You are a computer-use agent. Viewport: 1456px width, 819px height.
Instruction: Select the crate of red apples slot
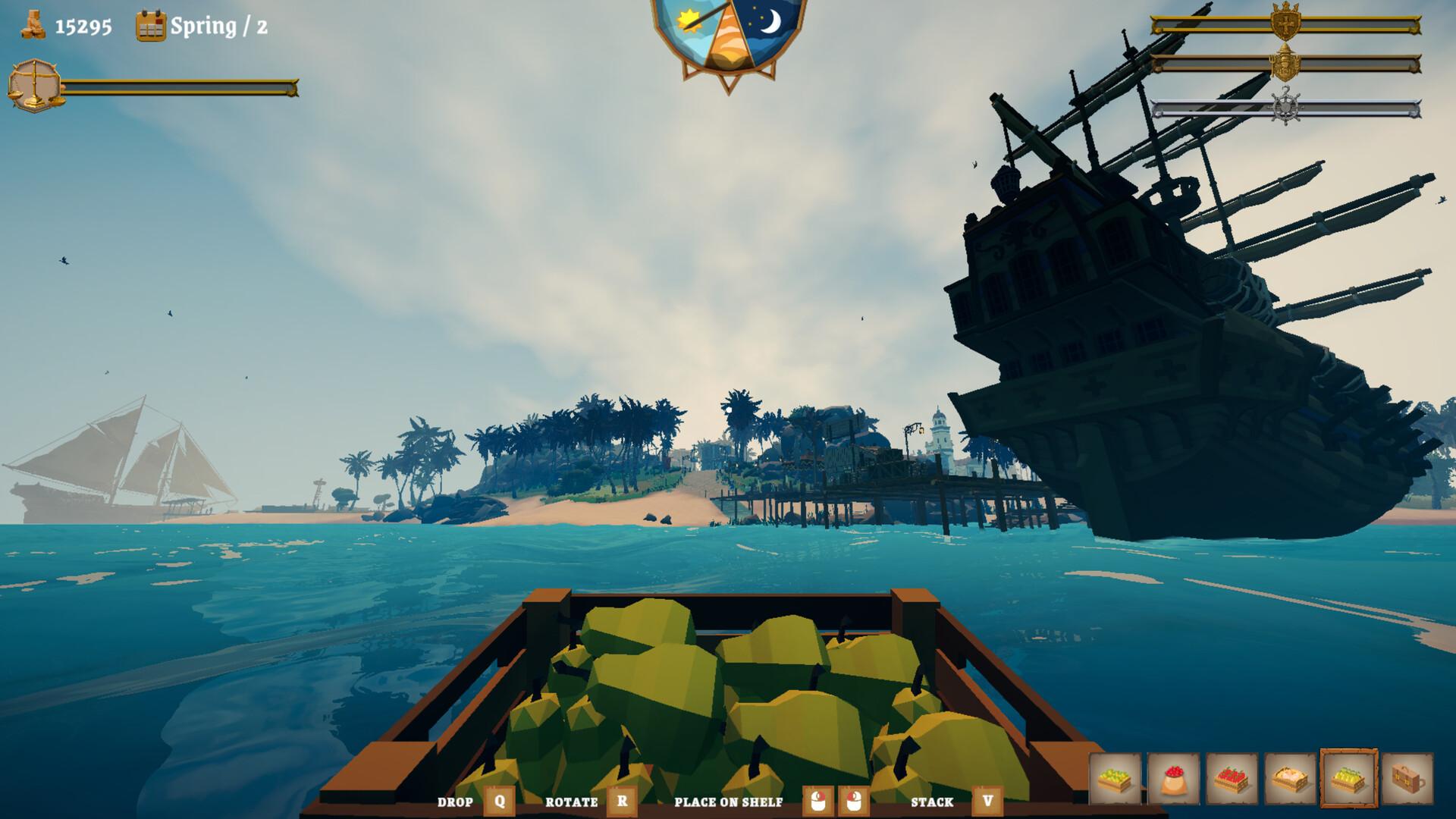pyautogui.click(x=1232, y=780)
